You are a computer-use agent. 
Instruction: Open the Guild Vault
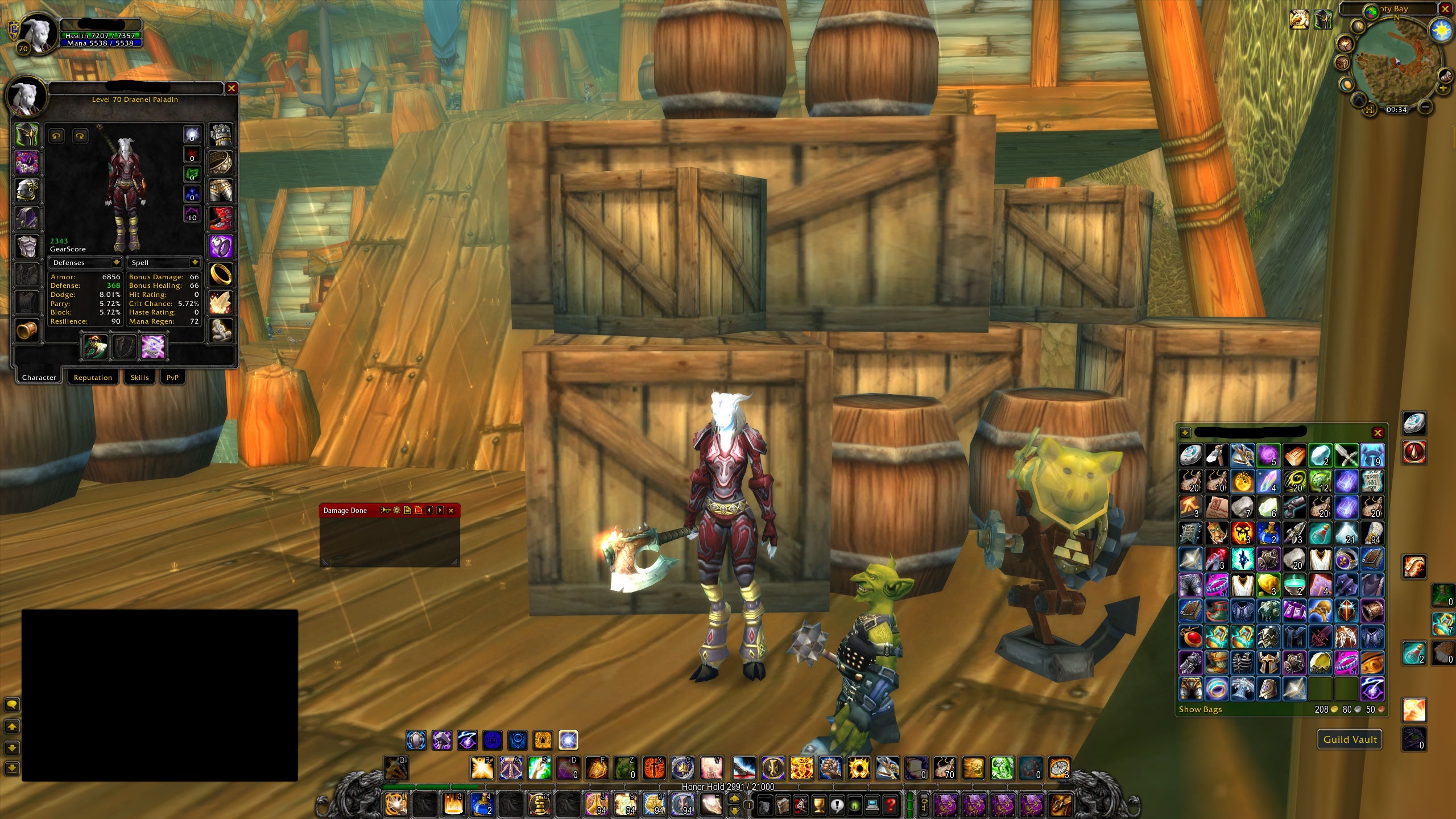point(1350,739)
